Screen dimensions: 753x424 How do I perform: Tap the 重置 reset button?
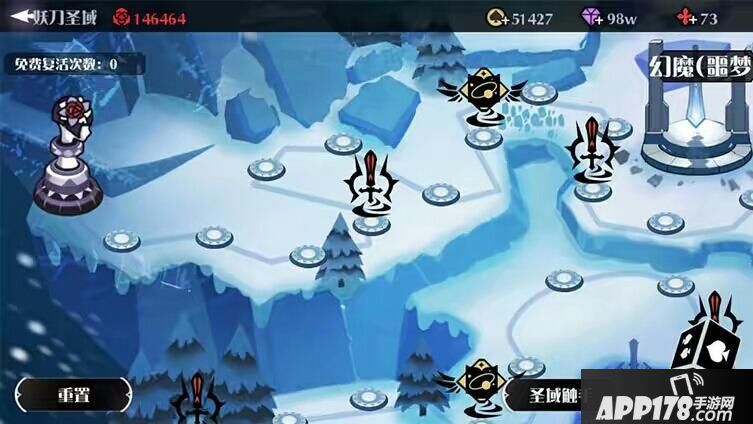73,394
